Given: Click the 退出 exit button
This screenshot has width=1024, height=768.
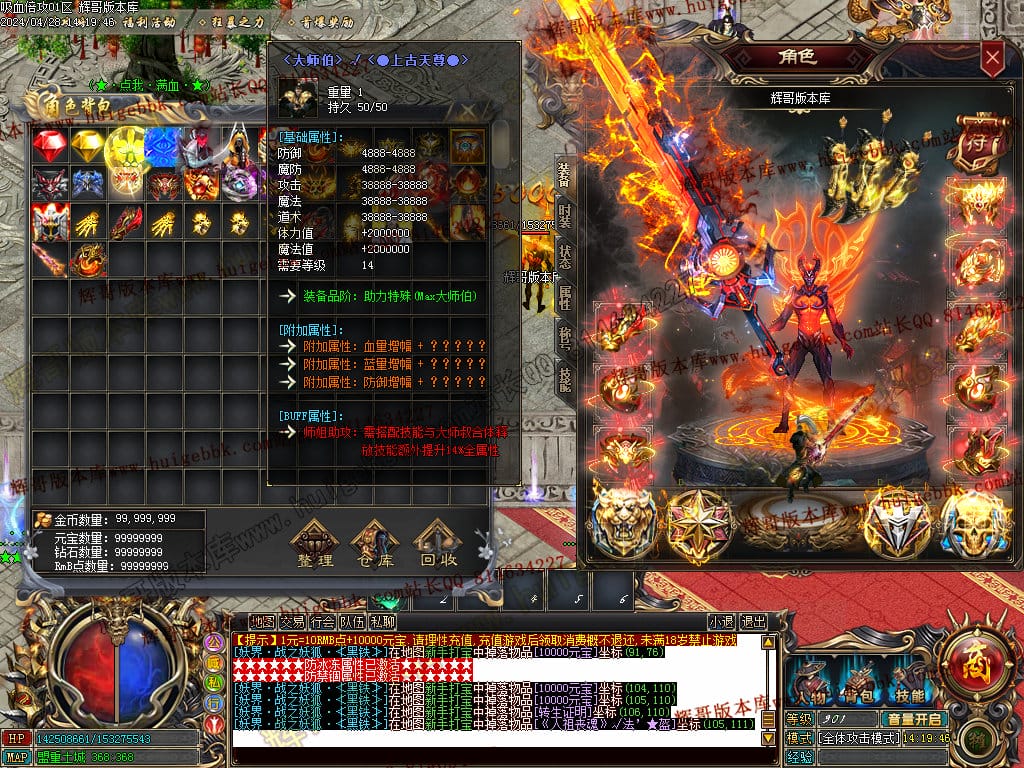Looking at the screenshot, I should (754, 621).
